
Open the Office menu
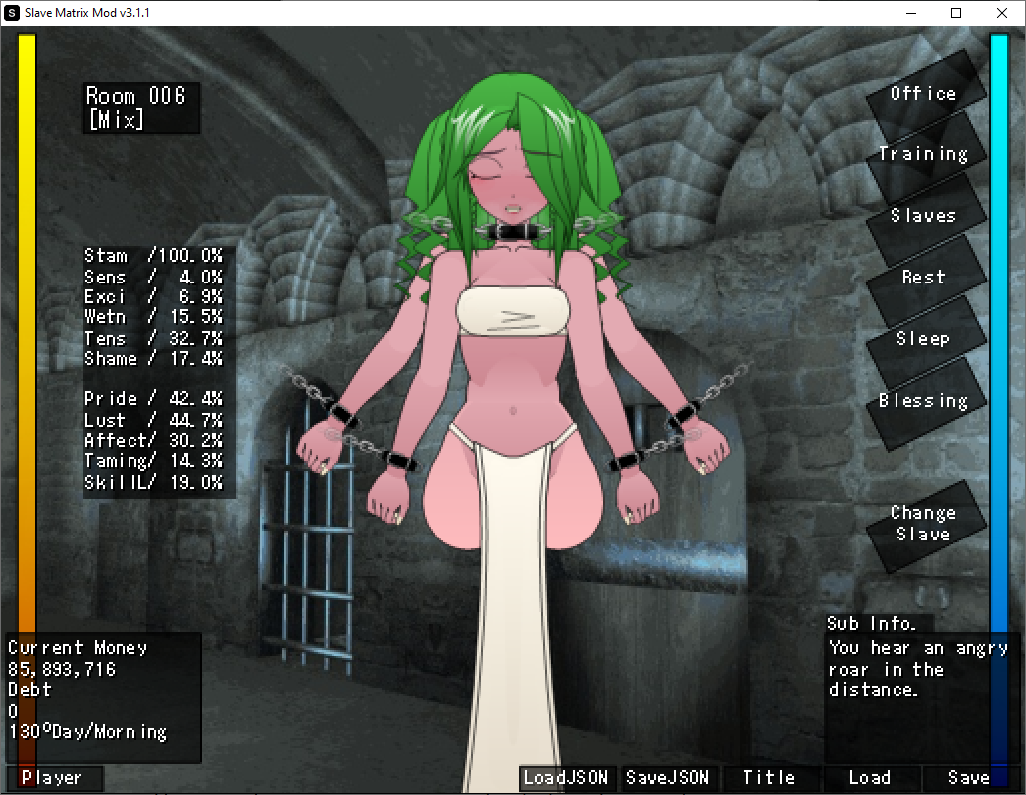point(923,94)
